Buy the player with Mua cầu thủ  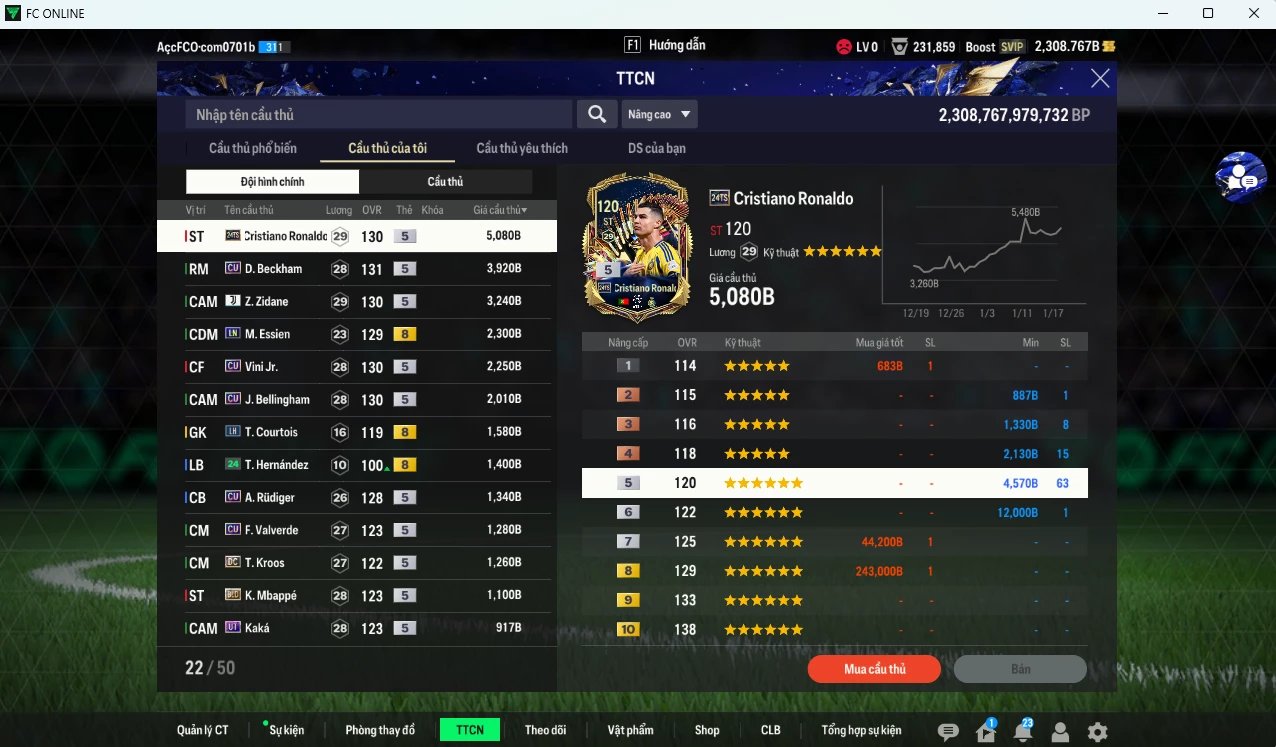(874, 669)
